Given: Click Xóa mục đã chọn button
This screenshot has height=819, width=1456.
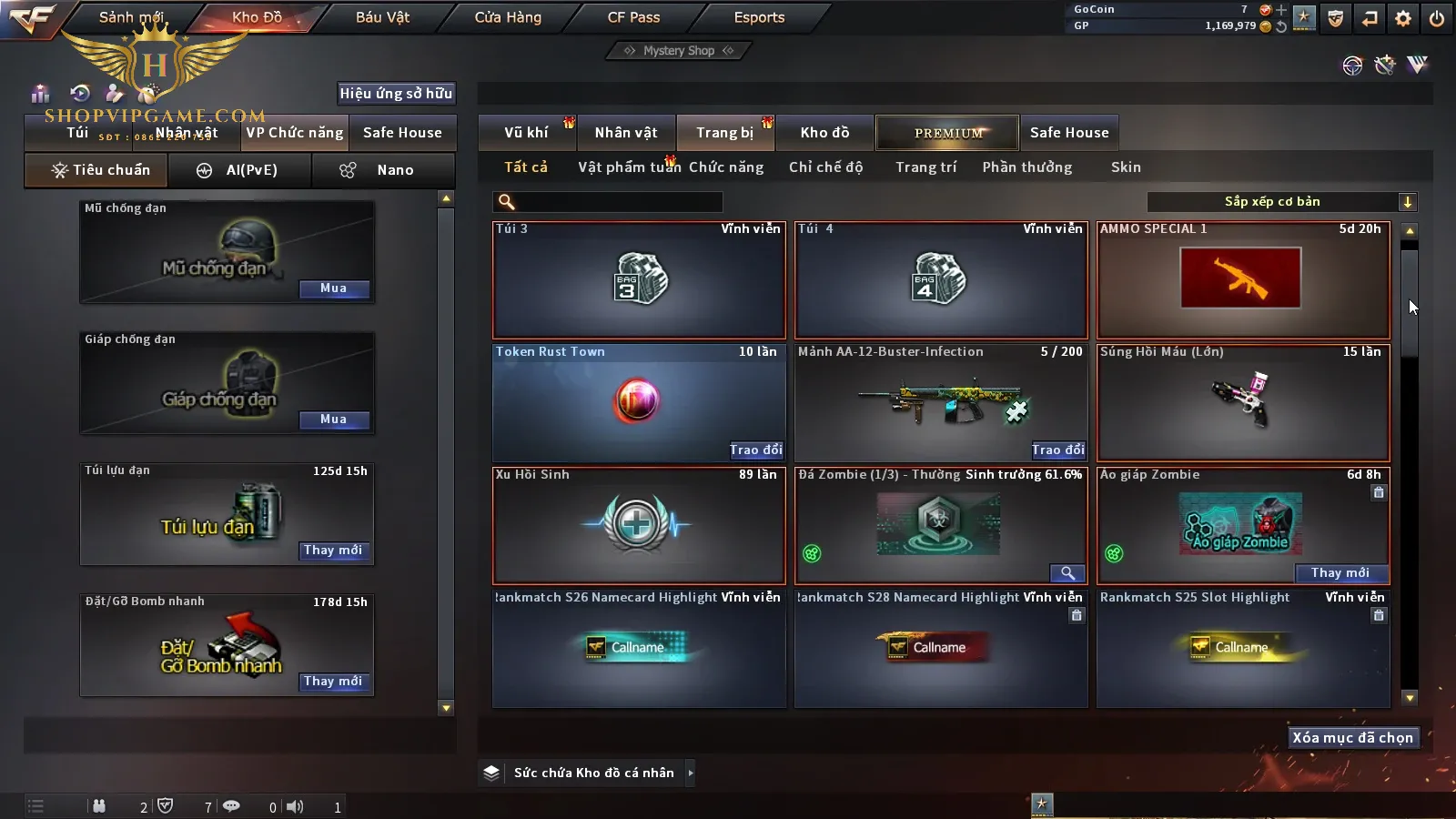Looking at the screenshot, I should [x=1352, y=738].
